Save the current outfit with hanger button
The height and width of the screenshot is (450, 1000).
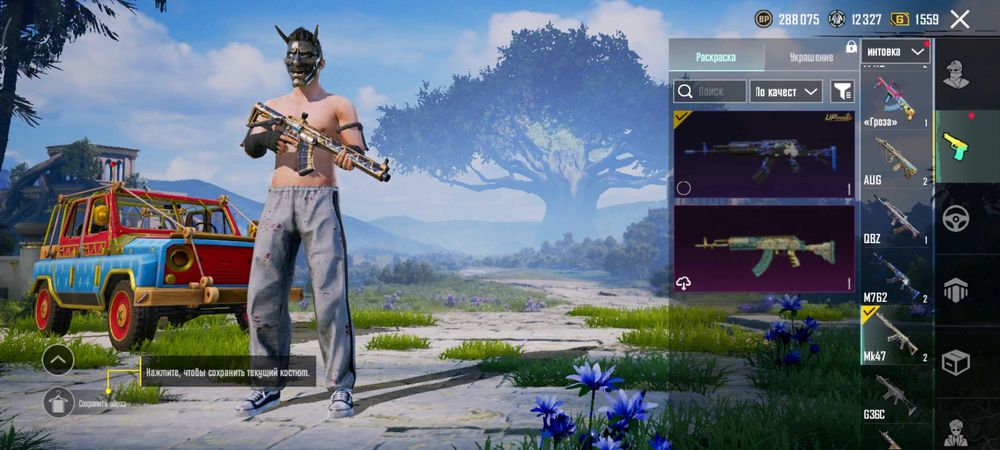(x=59, y=402)
